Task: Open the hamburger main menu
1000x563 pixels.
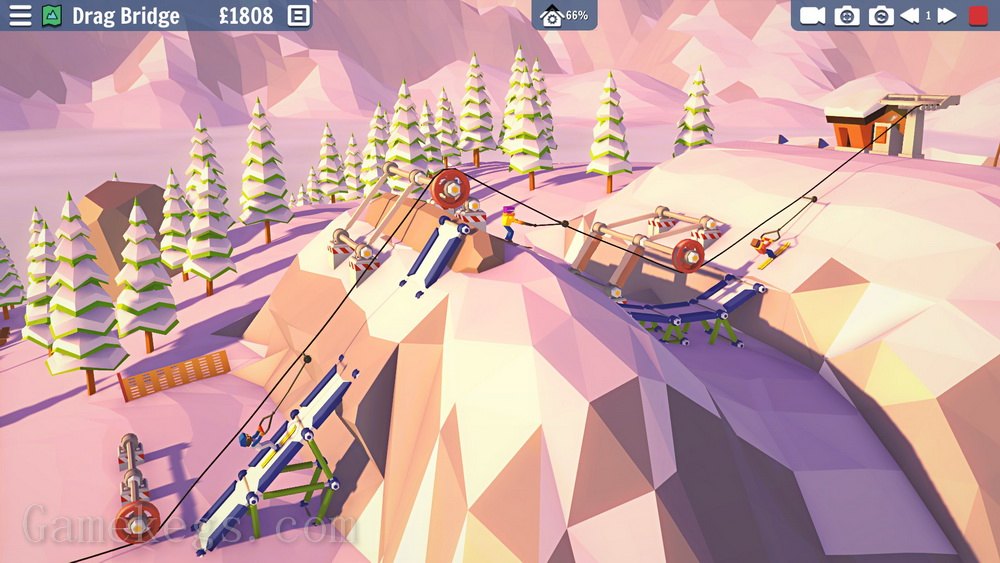Action: [x=19, y=16]
